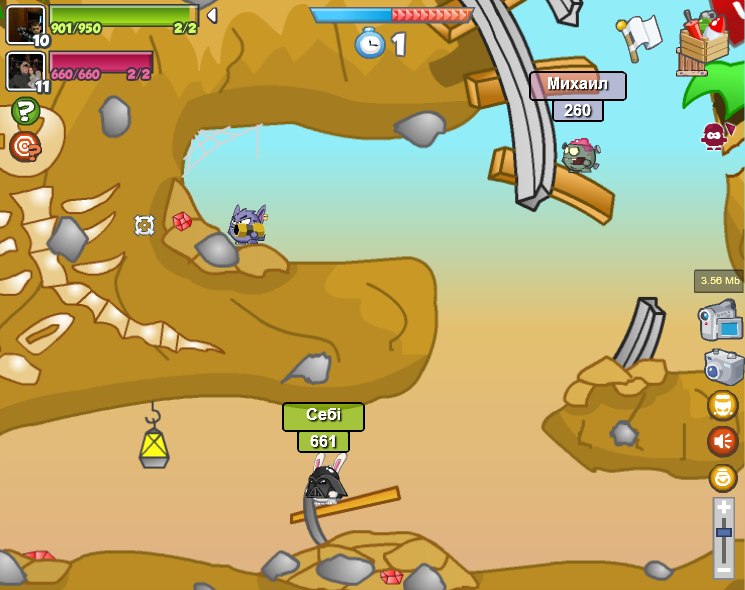The height and width of the screenshot is (590, 745).
Task: Click the blue zoom slider handle
Action: pyautogui.click(x=724, y=532)
